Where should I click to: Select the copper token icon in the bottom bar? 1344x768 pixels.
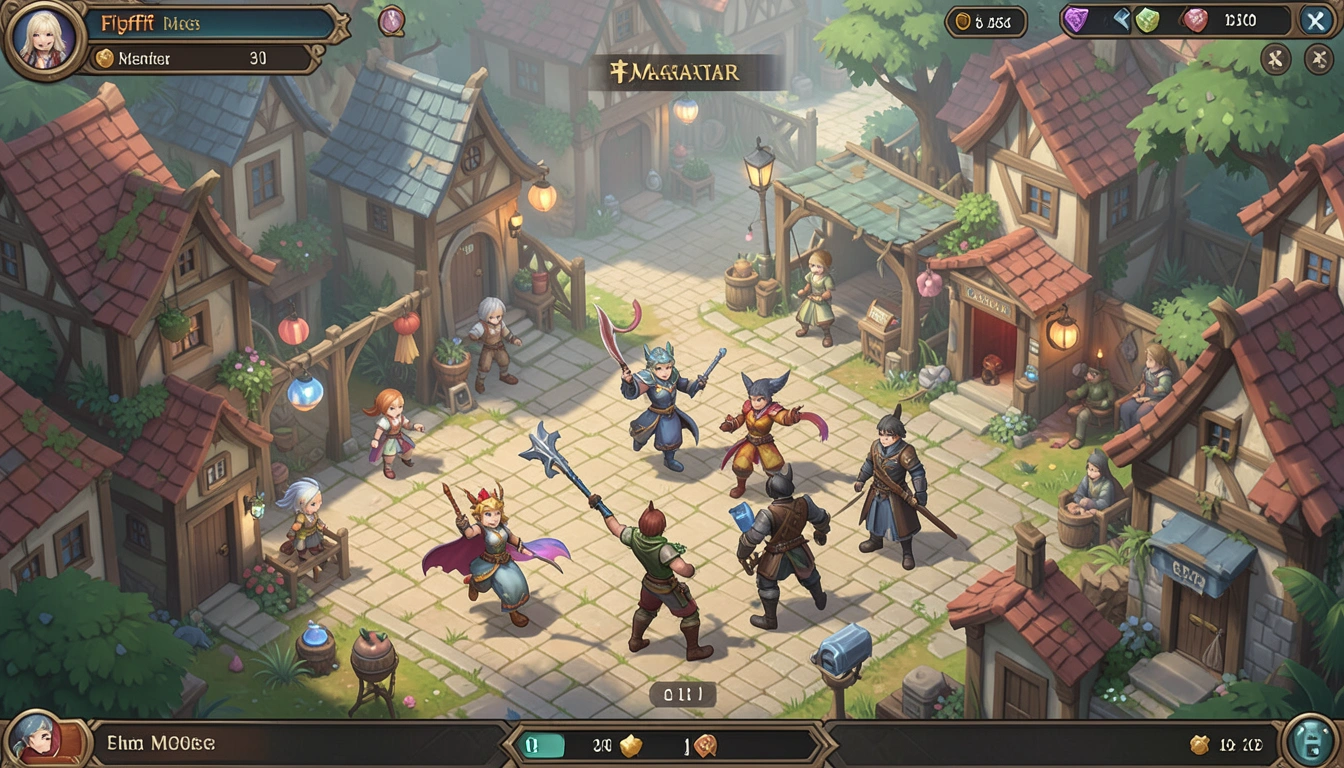coord(706,745)
